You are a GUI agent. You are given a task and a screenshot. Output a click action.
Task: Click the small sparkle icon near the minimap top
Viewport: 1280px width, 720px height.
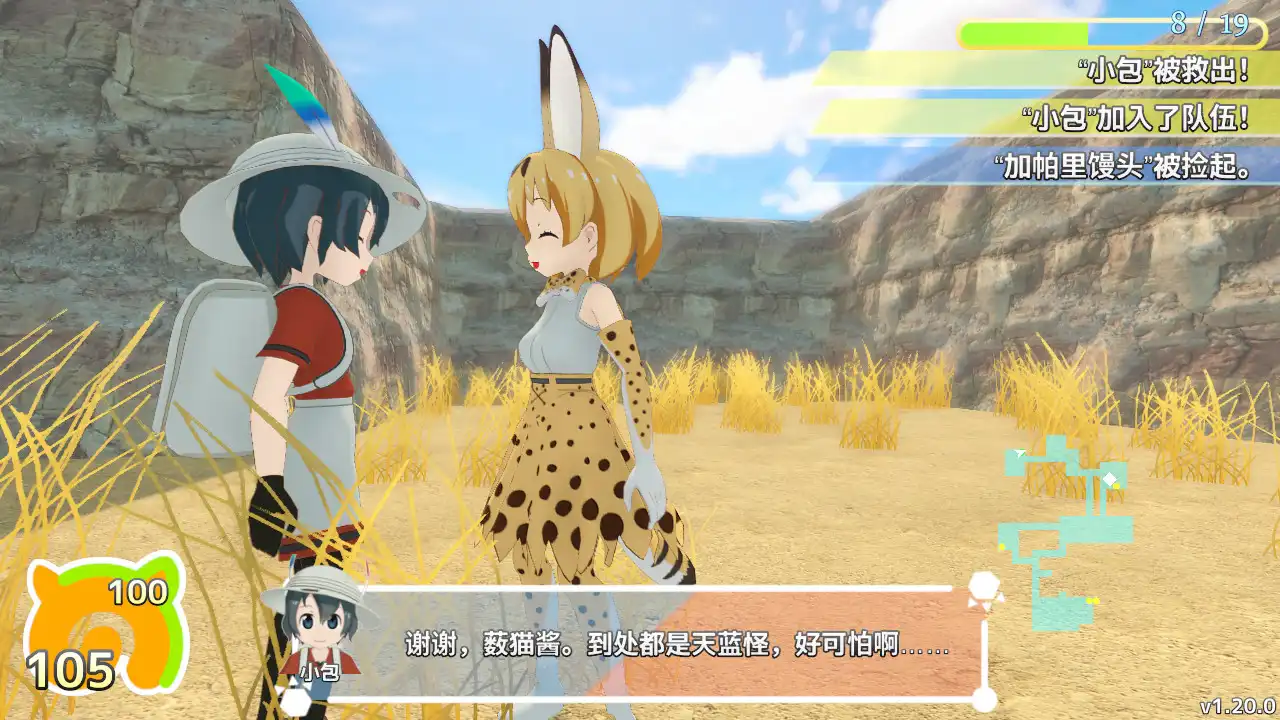pos(1031,452)
